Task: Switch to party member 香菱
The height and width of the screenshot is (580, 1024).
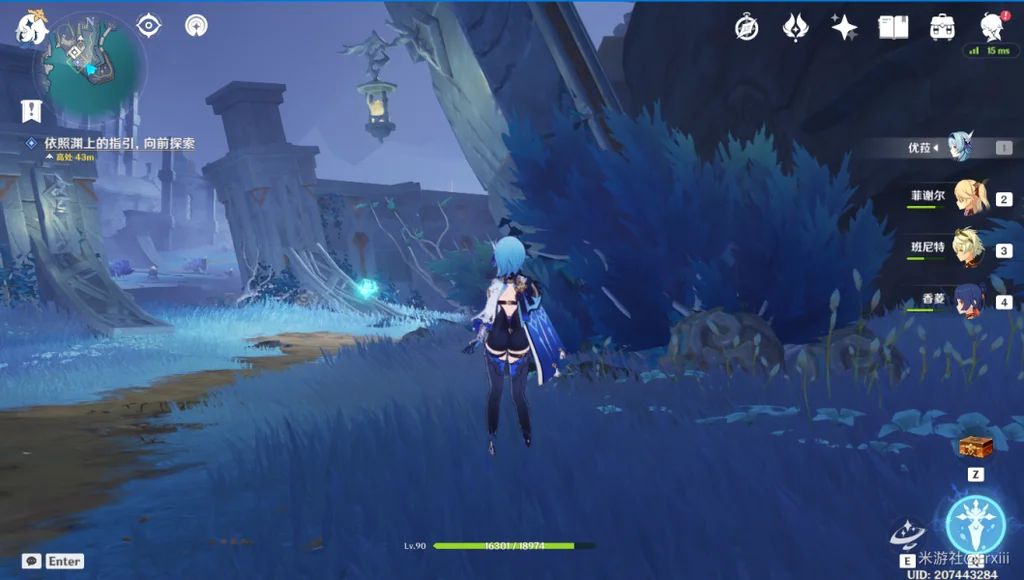Action: tap(968, 299)
